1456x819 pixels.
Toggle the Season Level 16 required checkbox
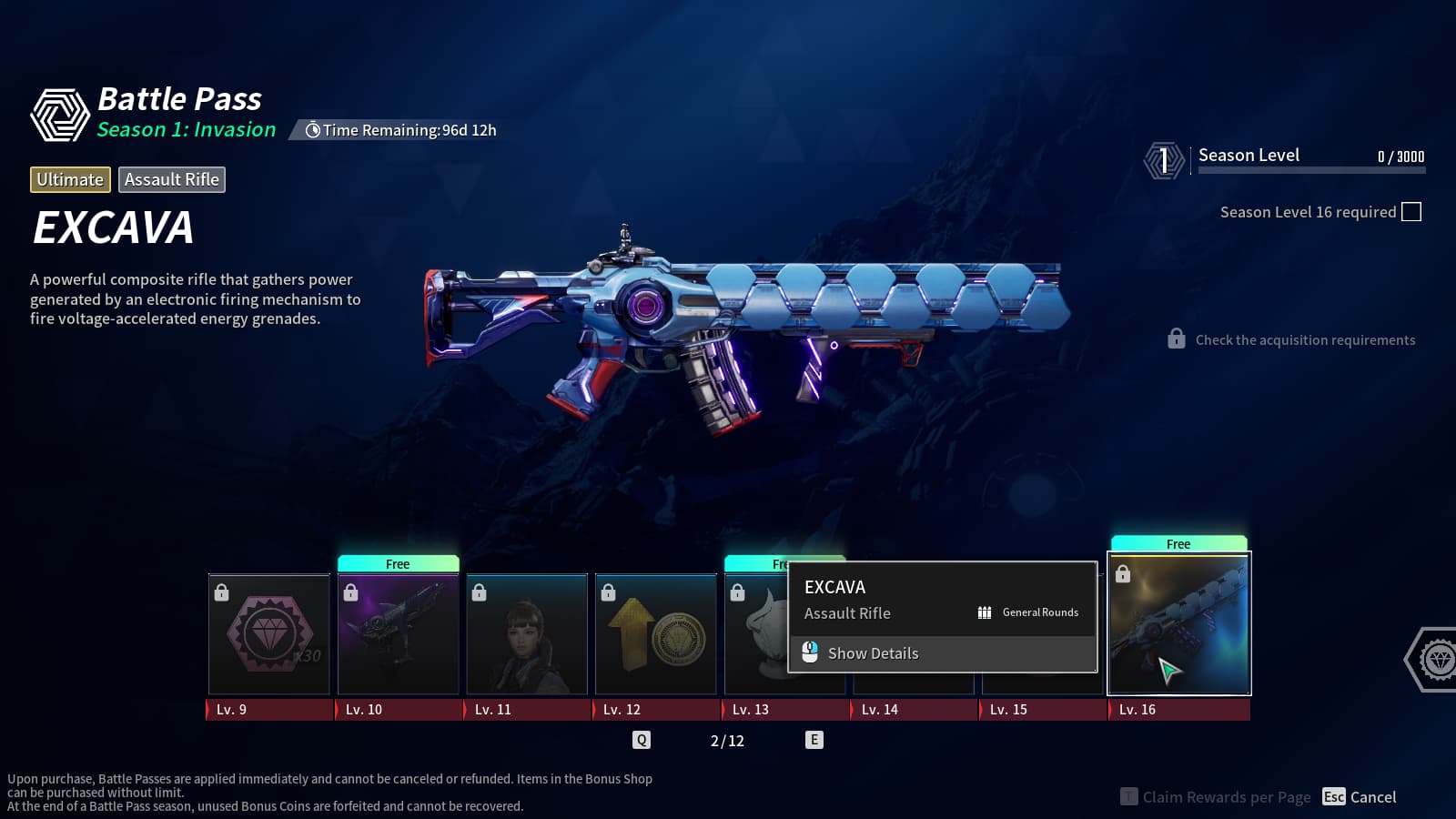click(1411, 212)
